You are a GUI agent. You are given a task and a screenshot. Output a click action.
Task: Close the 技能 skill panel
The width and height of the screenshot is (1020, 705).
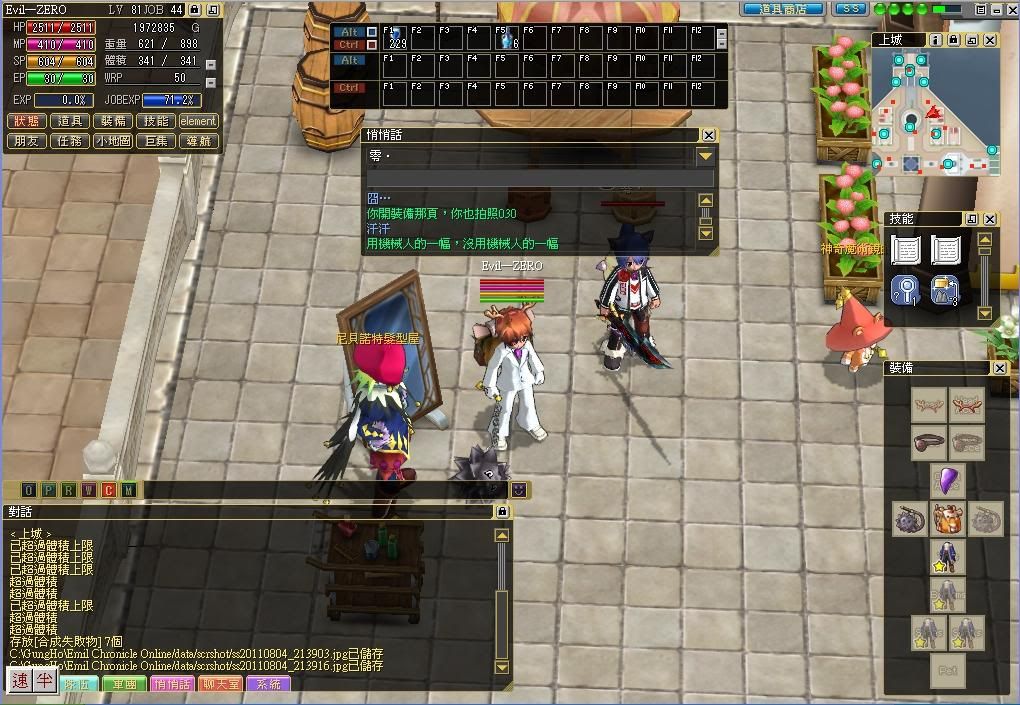989,219
